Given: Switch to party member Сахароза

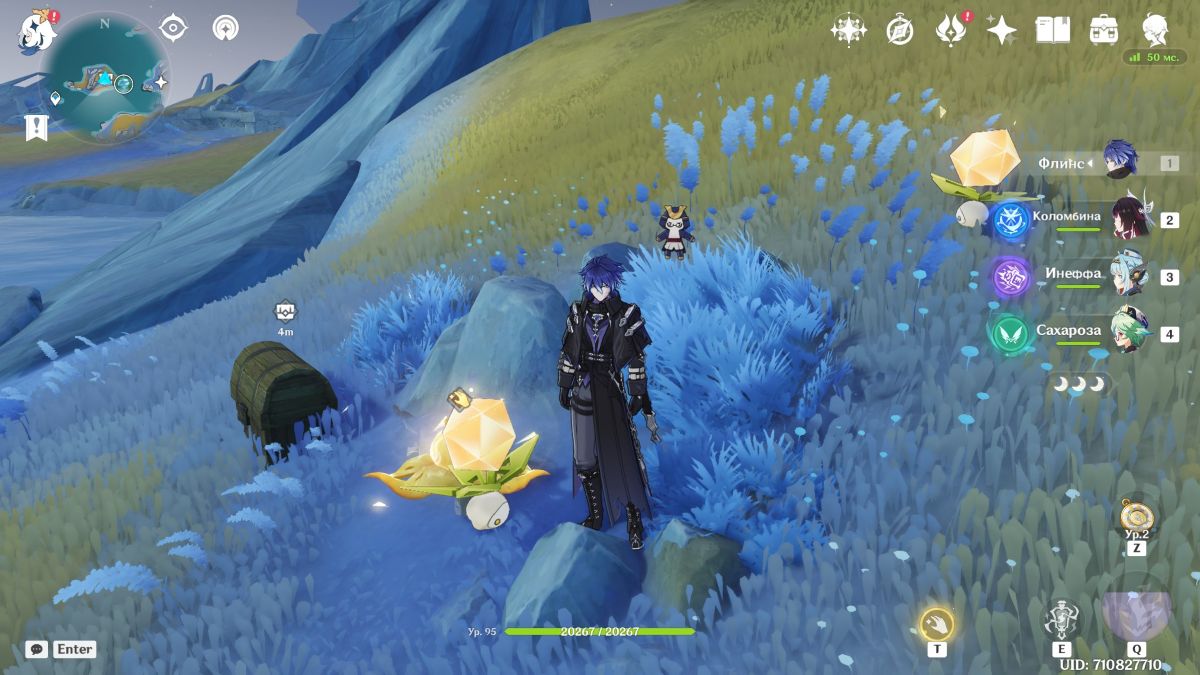Looking at the screenshot, I should click(x=1130, y=333).
